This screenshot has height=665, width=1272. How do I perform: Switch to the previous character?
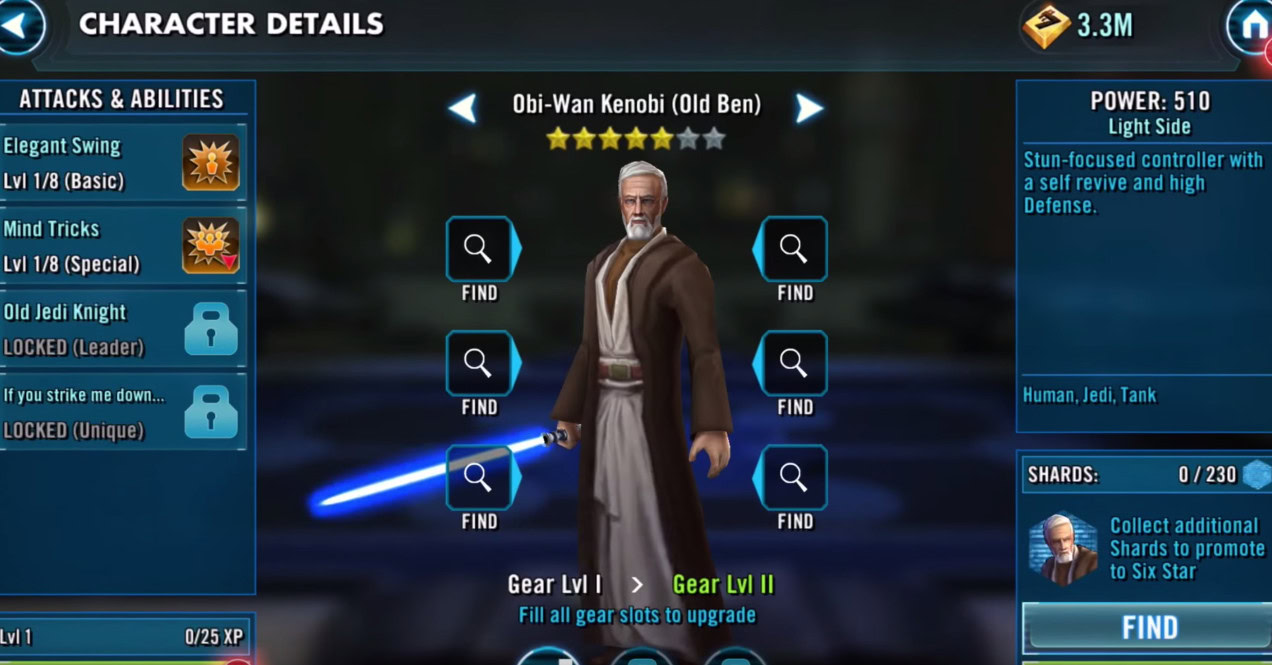click(462, 108)
